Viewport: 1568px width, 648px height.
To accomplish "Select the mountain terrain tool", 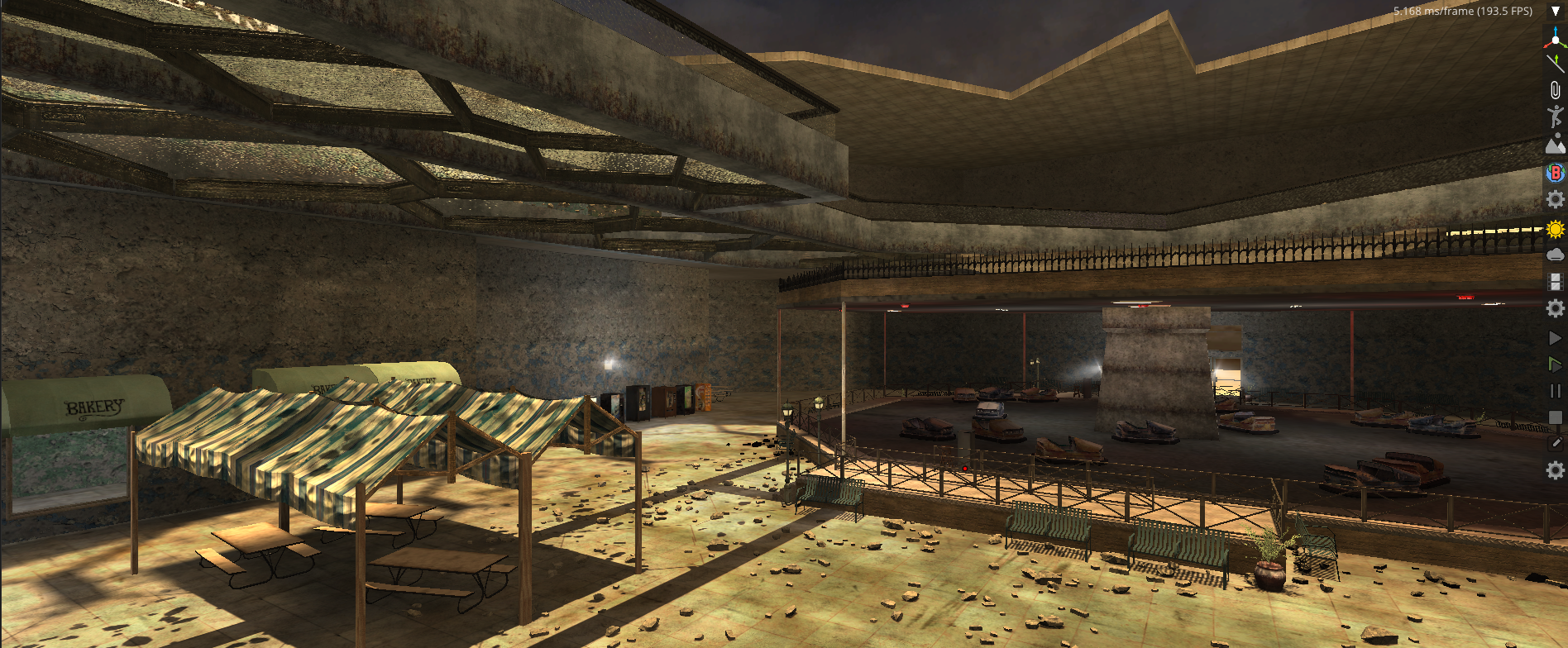I will point(1555,145).
